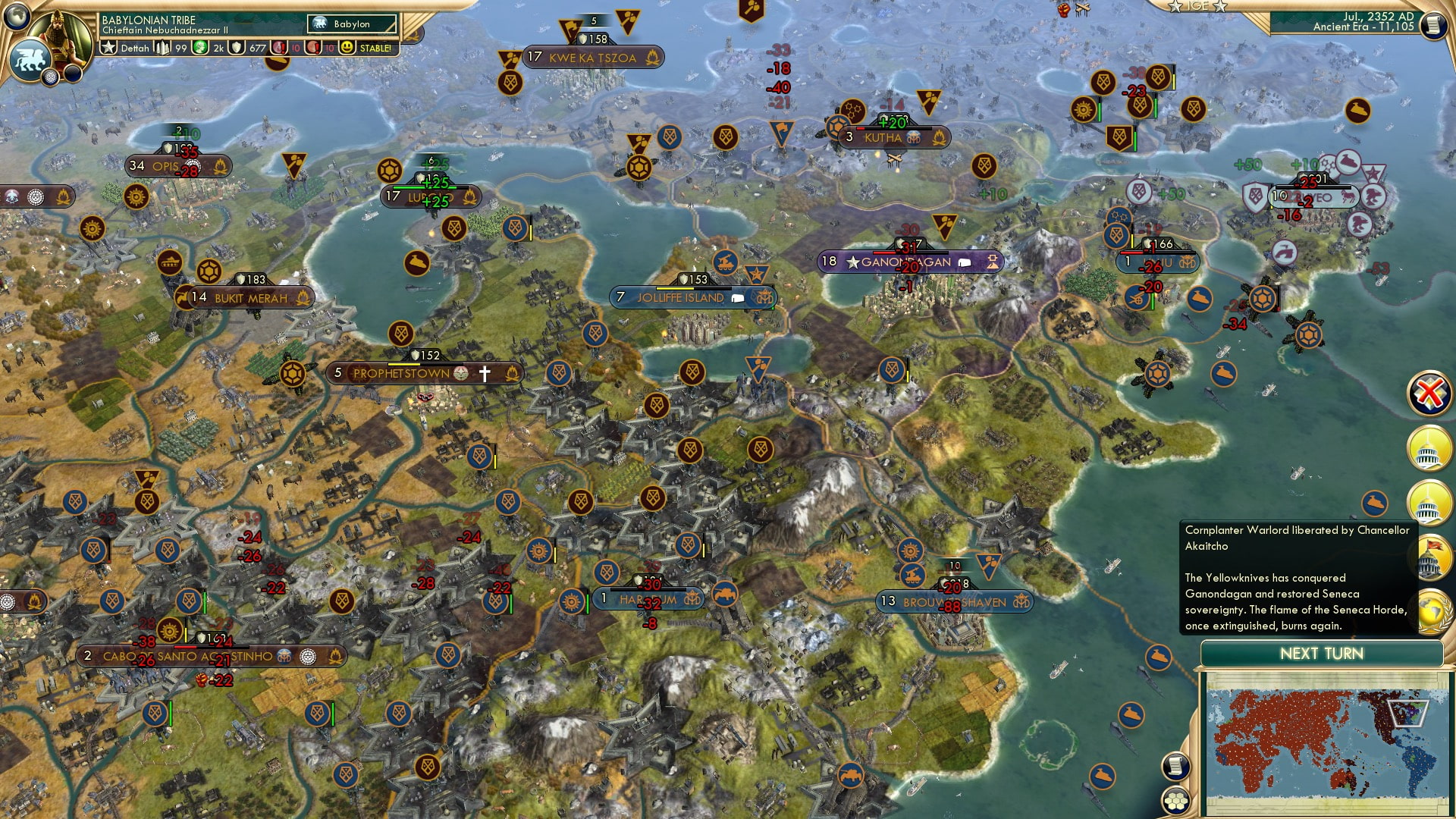Click the Bukit Merah city banner

(250, 298)
